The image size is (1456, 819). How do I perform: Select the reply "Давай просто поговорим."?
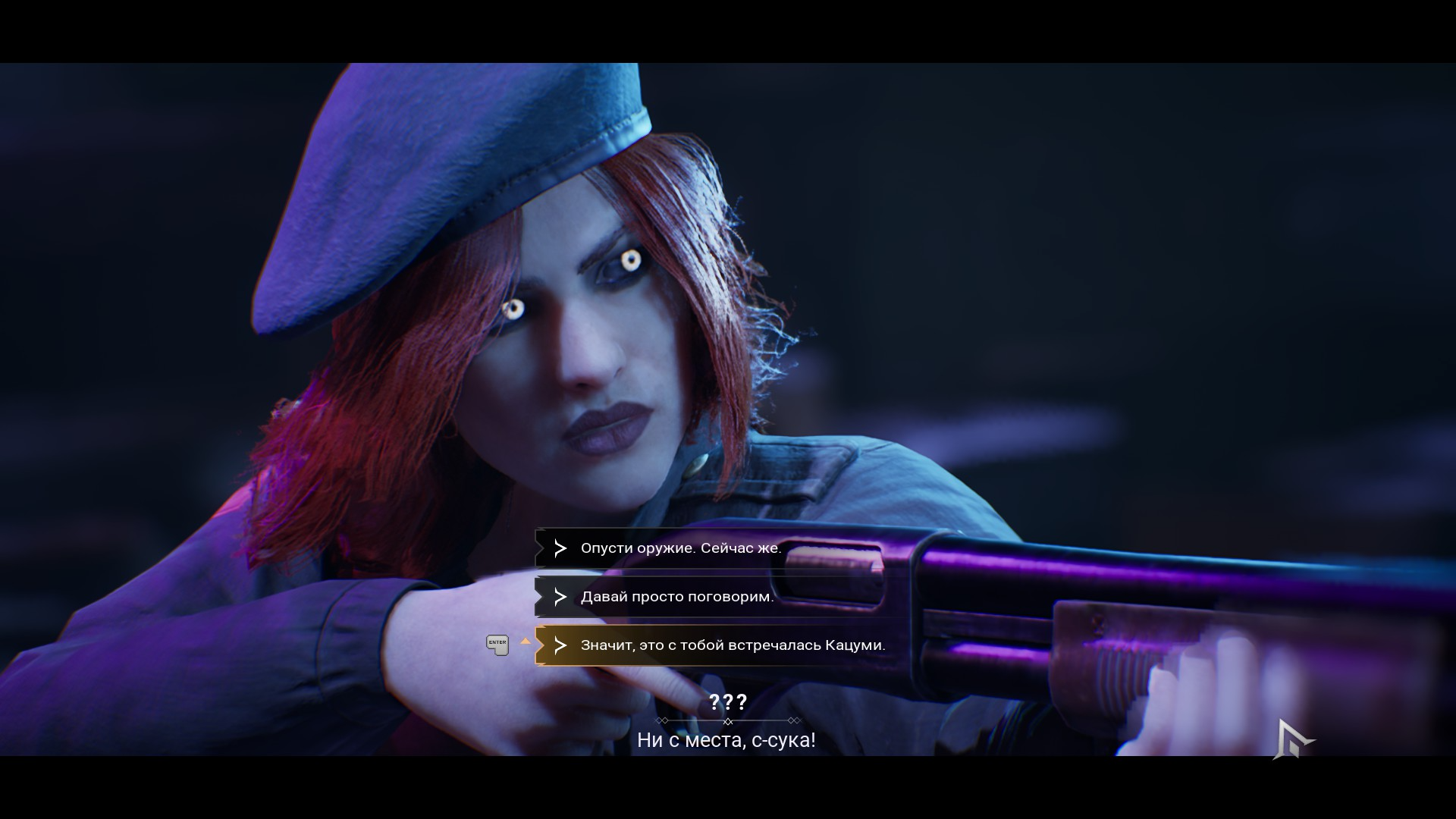point(676,597)
